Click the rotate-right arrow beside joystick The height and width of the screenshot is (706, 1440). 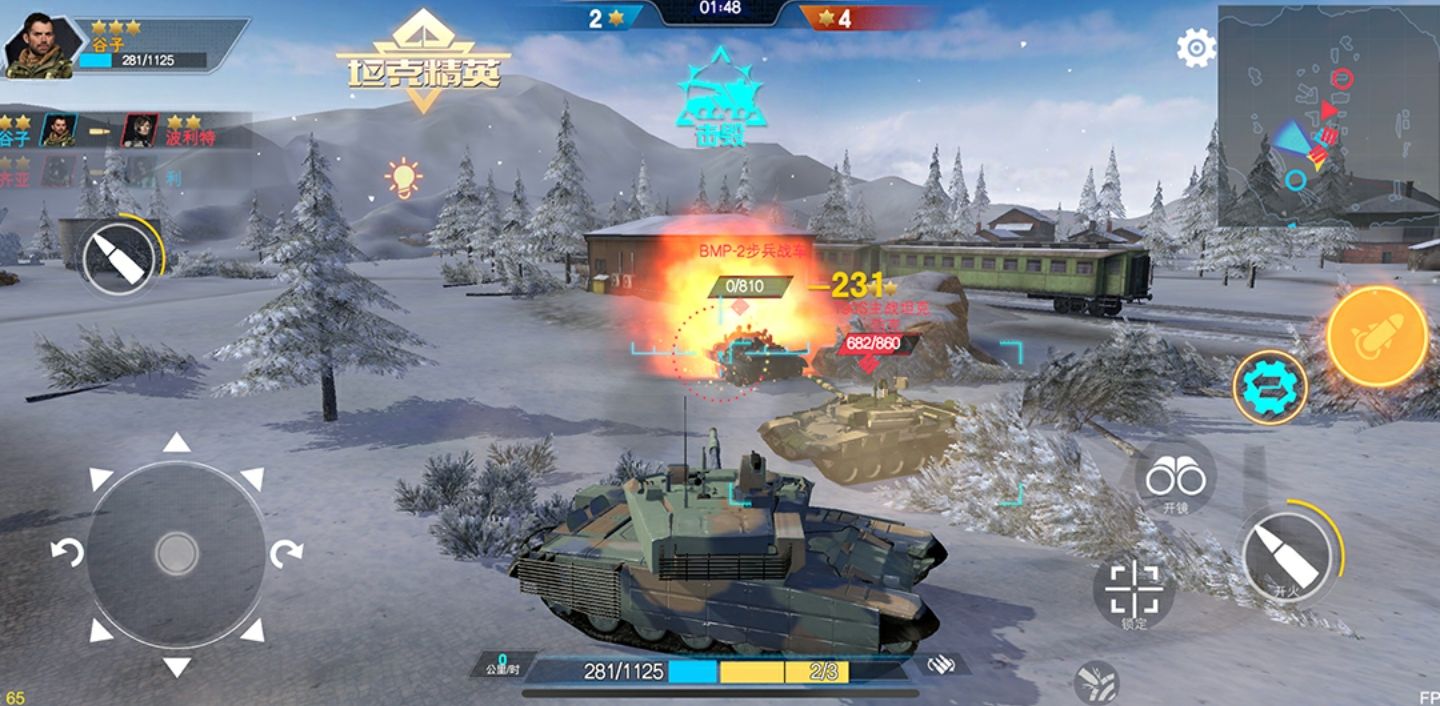pos(287,552)
